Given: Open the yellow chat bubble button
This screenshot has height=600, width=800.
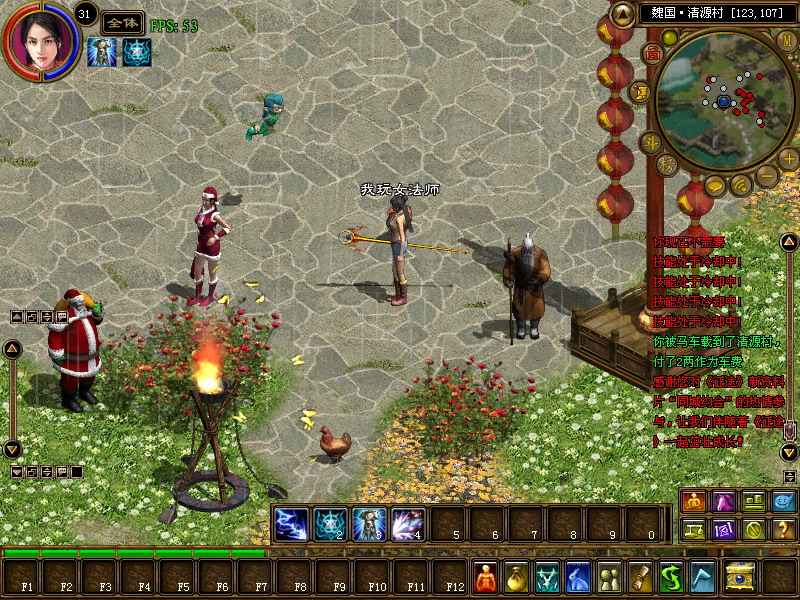Looking at the screenshot, I should pyautogui.click(x=715, y=185).
